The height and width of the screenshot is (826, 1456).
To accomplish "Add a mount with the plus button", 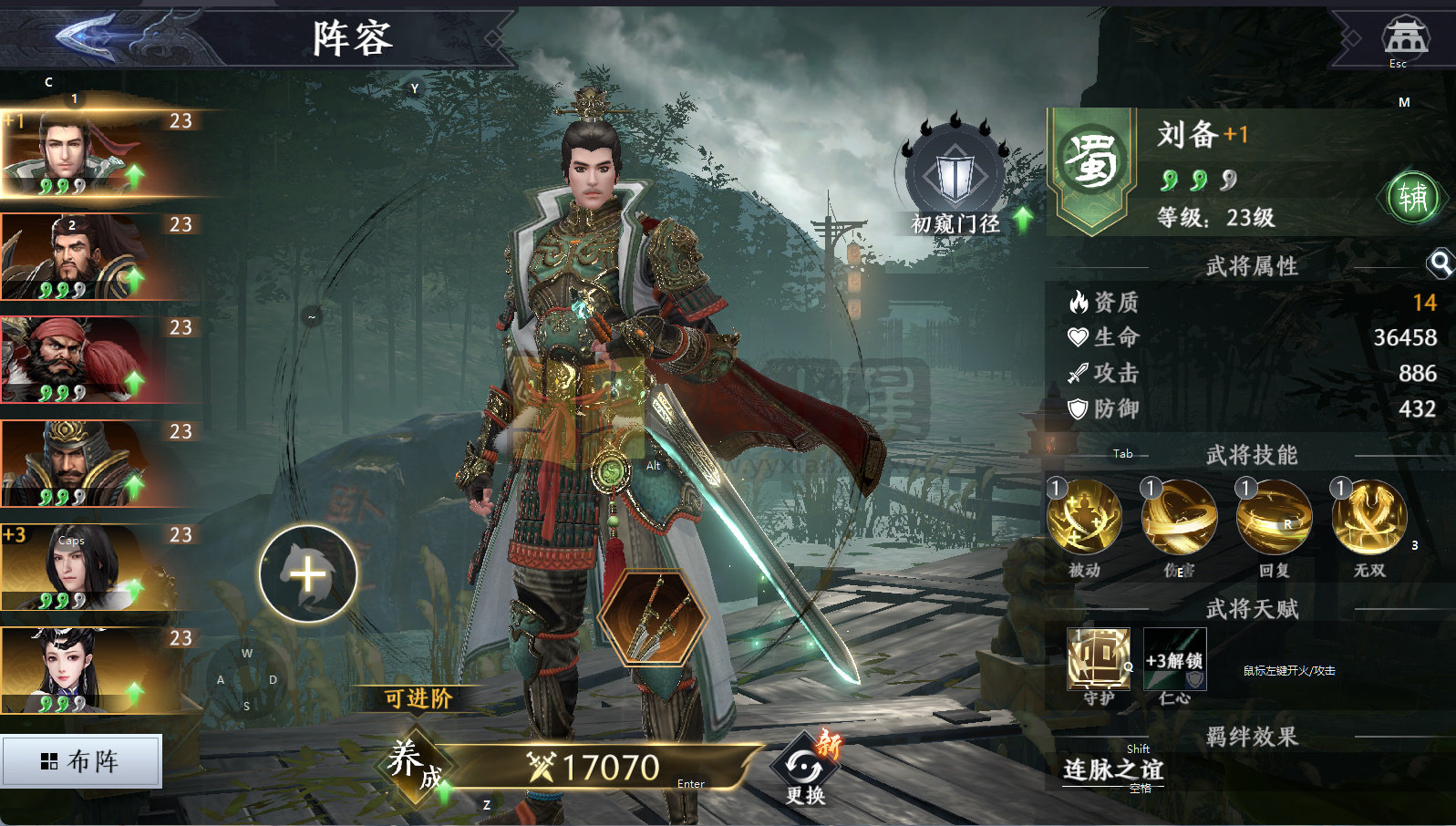I will click(308, 574).
